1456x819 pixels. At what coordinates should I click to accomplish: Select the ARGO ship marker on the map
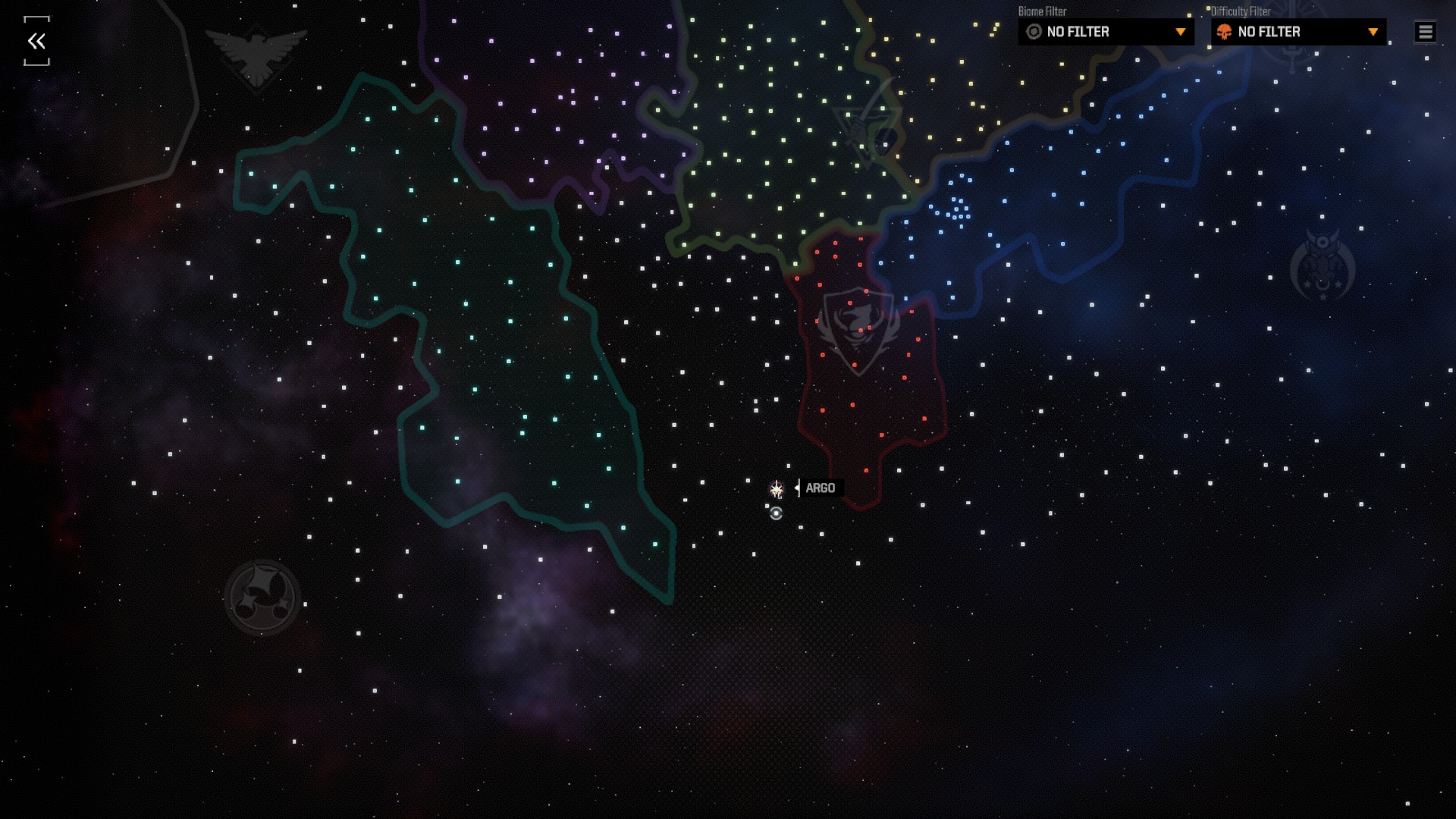[777, 489]
